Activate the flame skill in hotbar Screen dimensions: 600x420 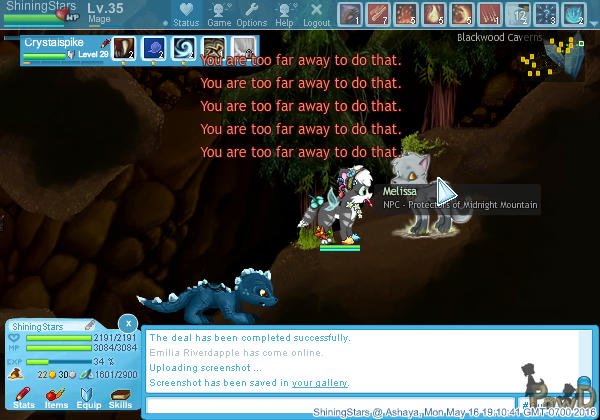435,14
